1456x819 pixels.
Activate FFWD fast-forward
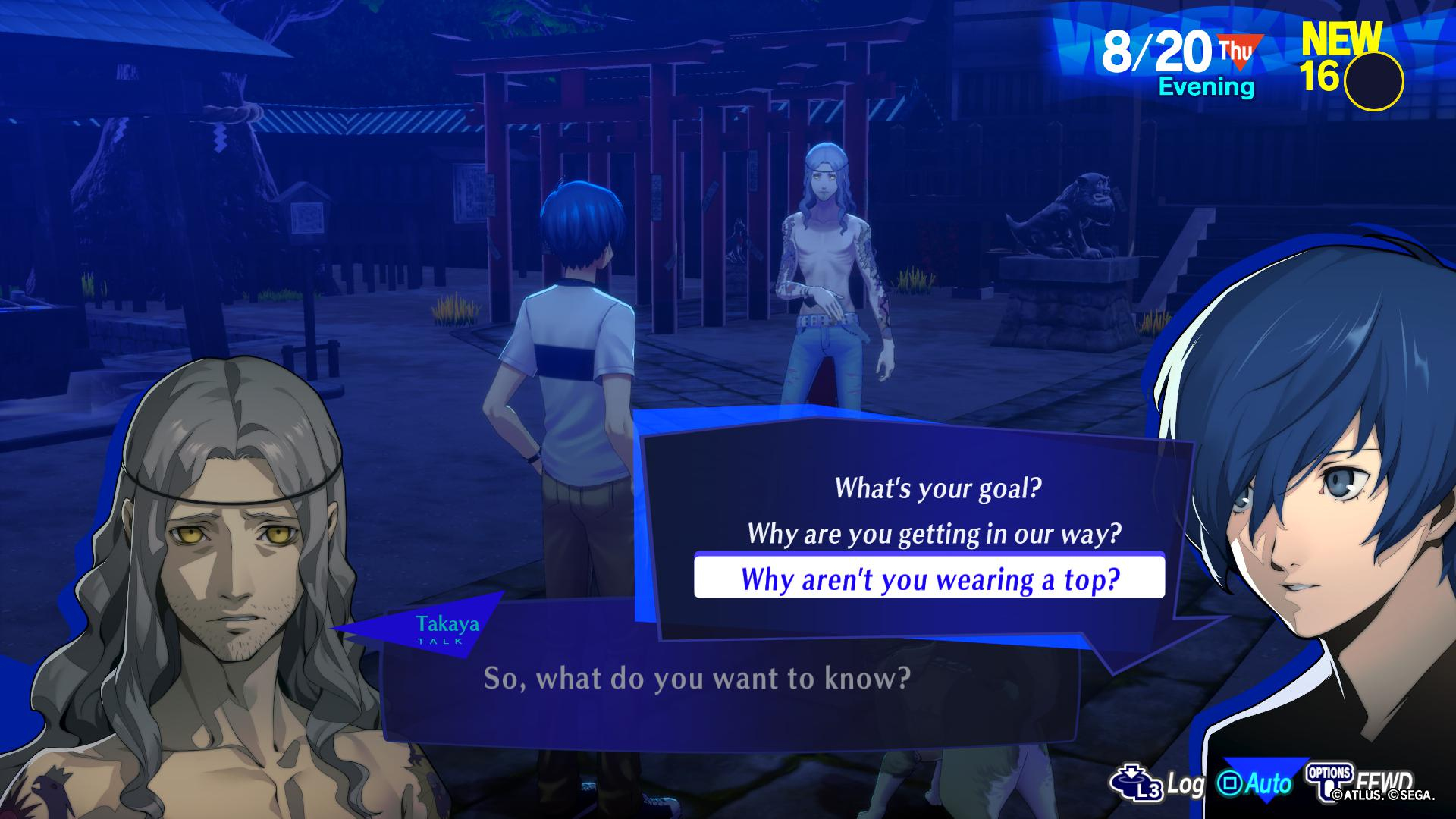click(x=1362, y=781)
